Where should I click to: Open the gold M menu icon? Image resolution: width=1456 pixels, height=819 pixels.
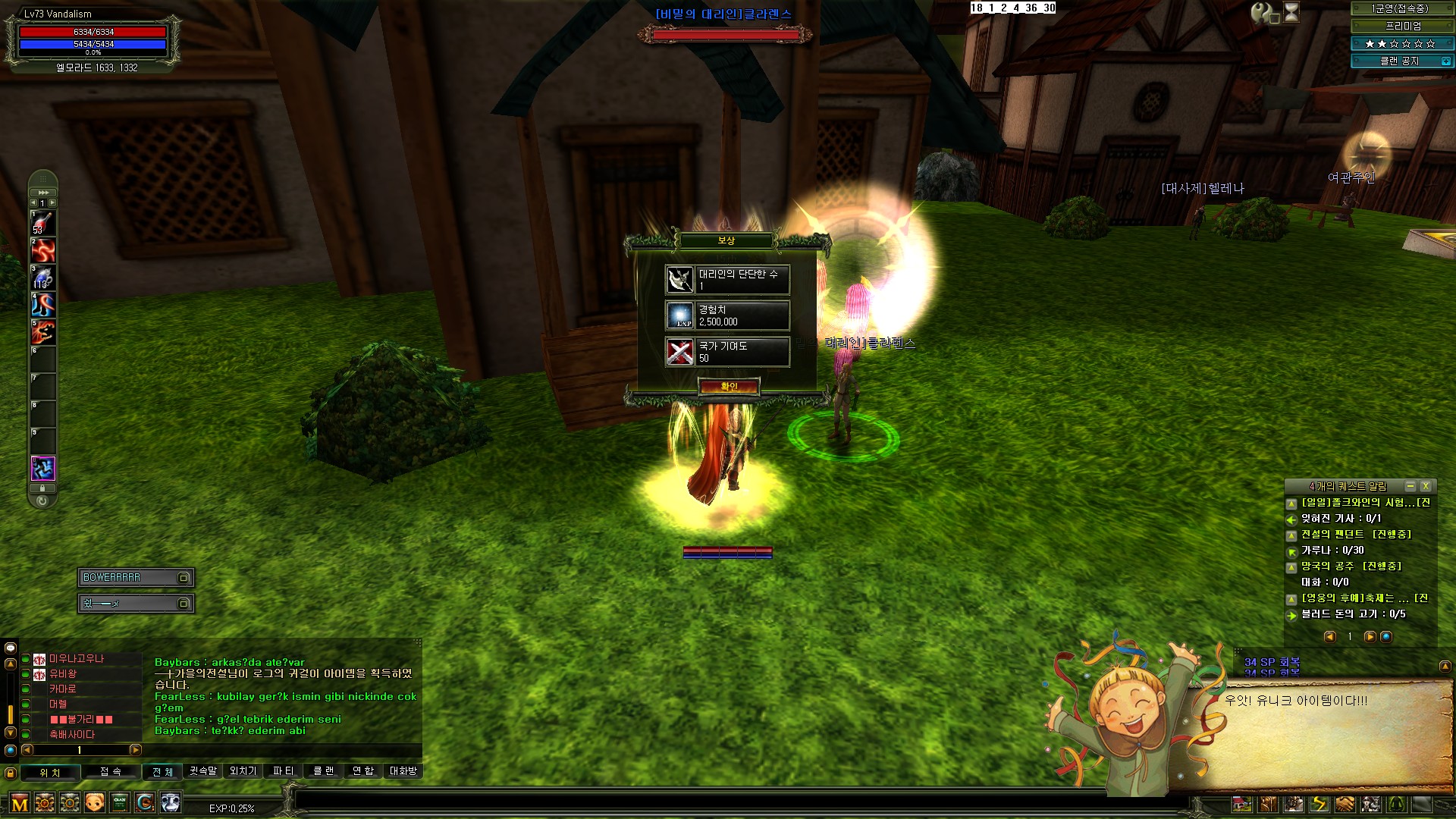[20, 803]
